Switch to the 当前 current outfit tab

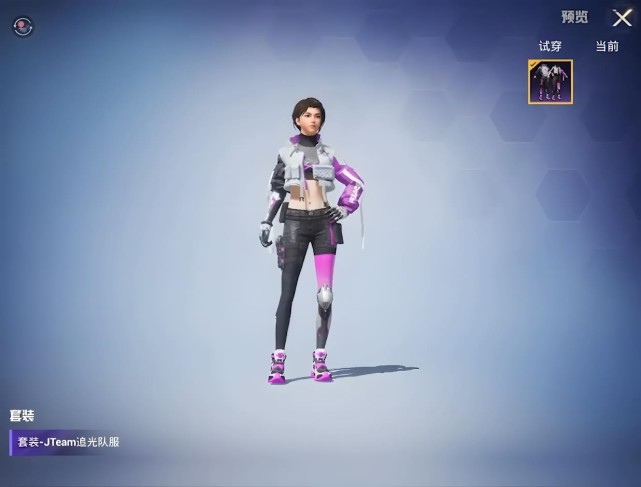(x=607, y=46)
